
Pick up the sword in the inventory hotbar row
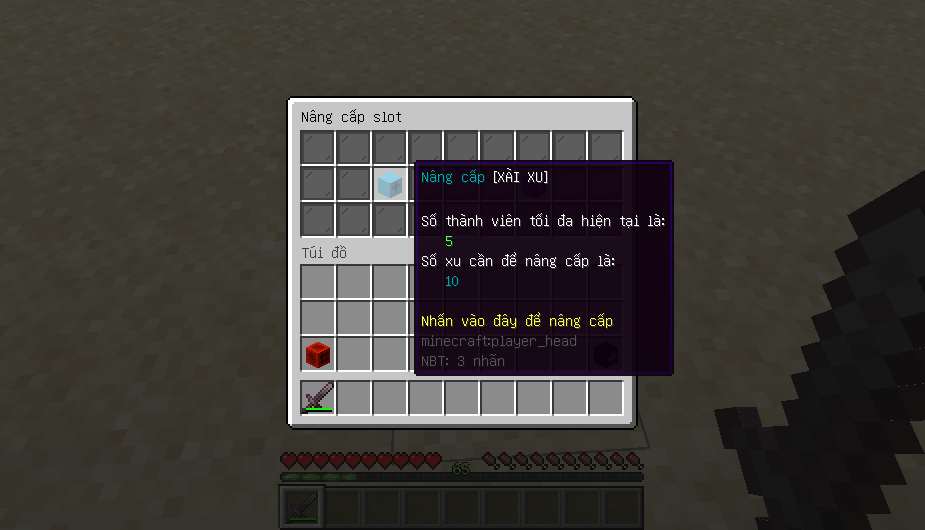(x=318, y=397)
